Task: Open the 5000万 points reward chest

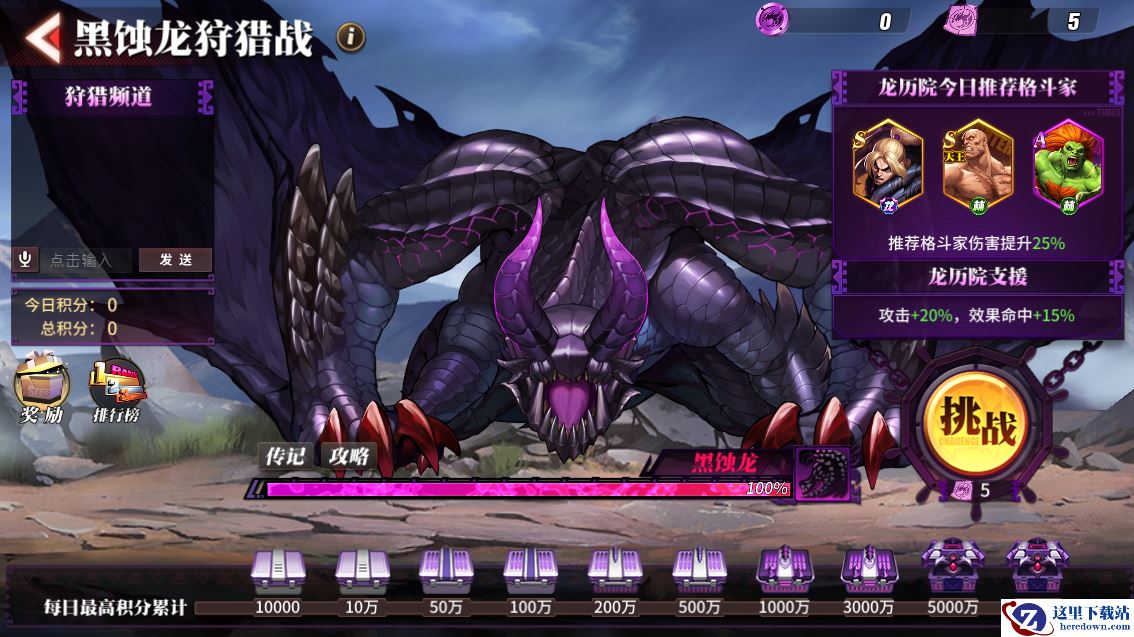Action: (951, 571)
